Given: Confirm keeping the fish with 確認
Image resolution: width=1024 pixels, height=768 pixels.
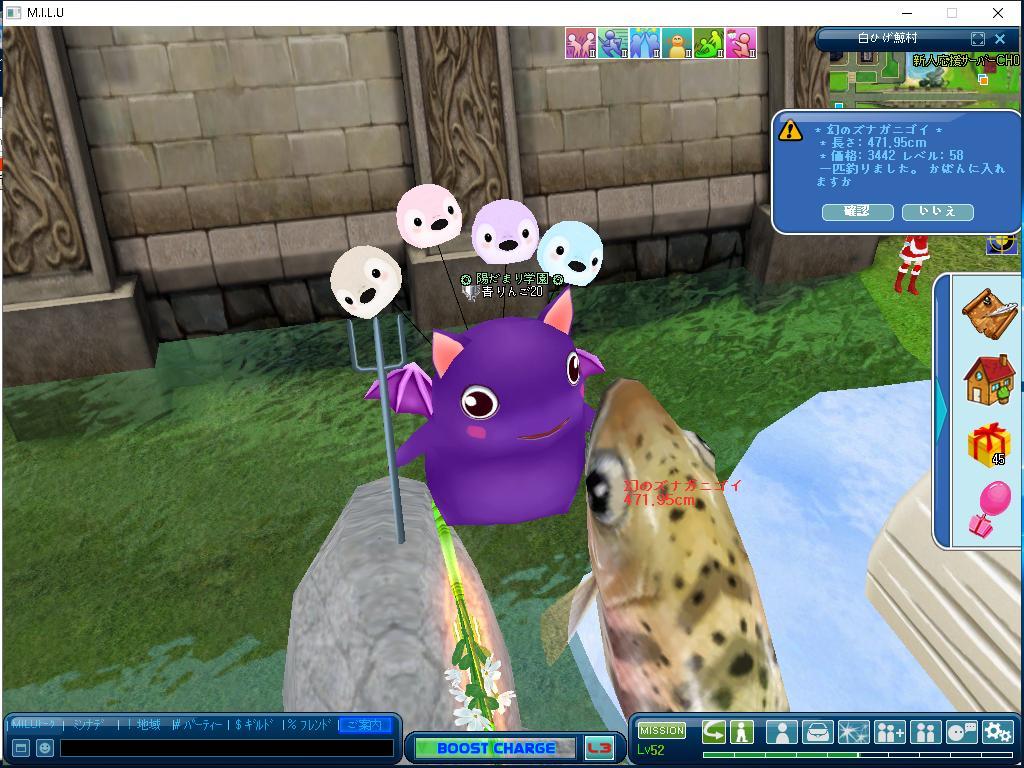Looking at the screenshot, I should pyautogui.click(x=857, y=211).
